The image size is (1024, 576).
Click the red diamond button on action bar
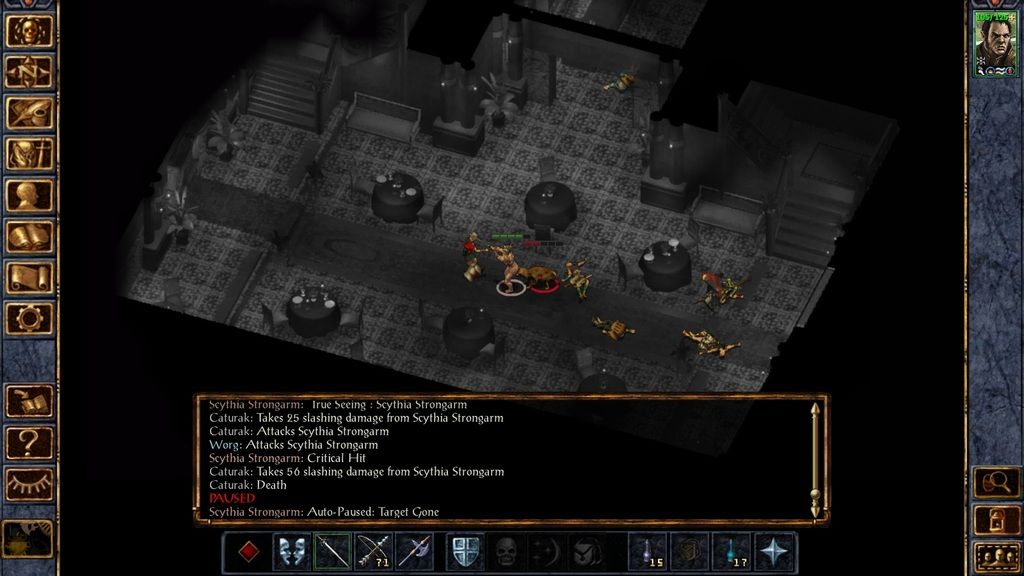(250, 551)
